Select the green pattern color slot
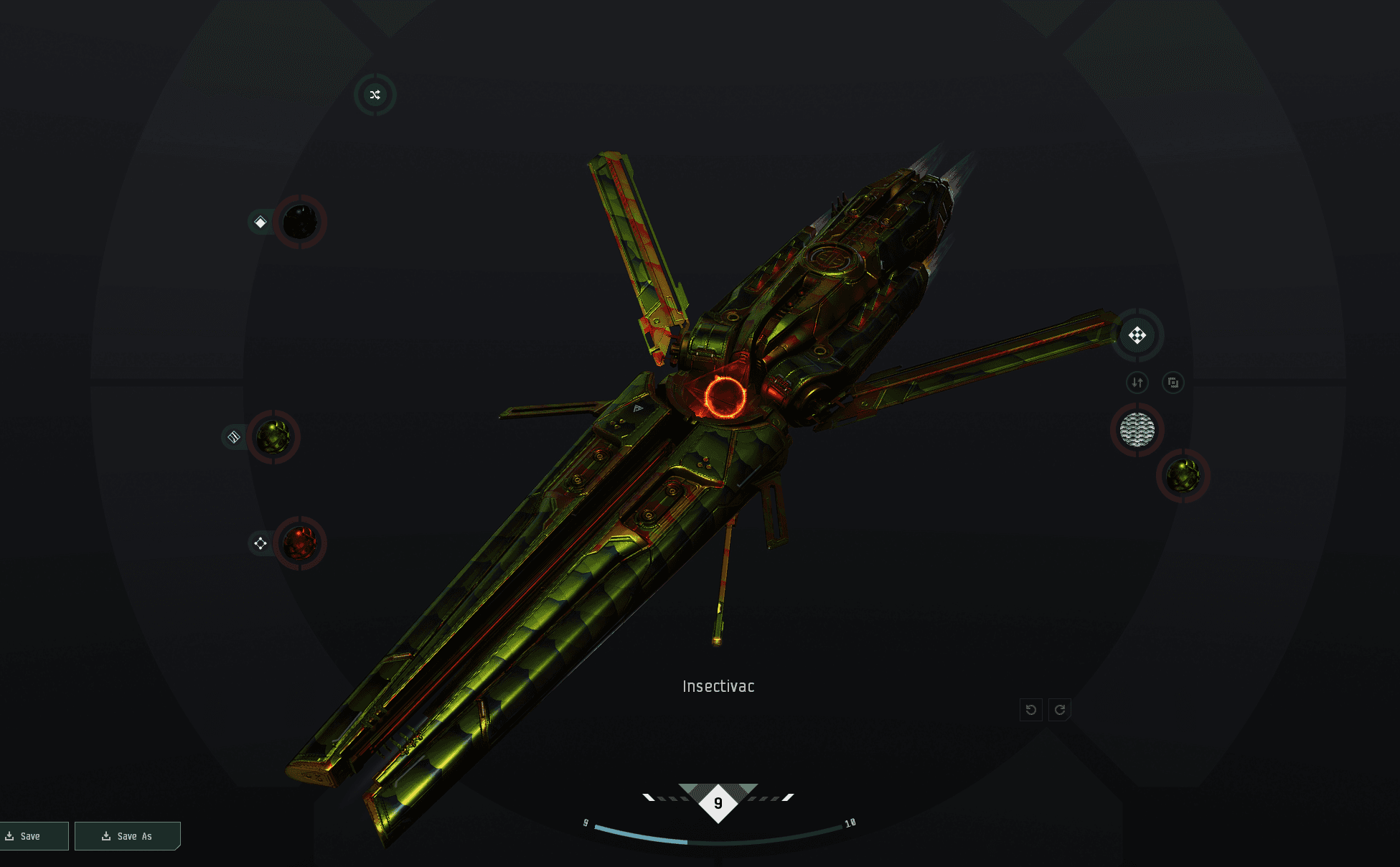Image resolution: width=1400 pixels, height=867 pixels. (x=1183, y=476)
